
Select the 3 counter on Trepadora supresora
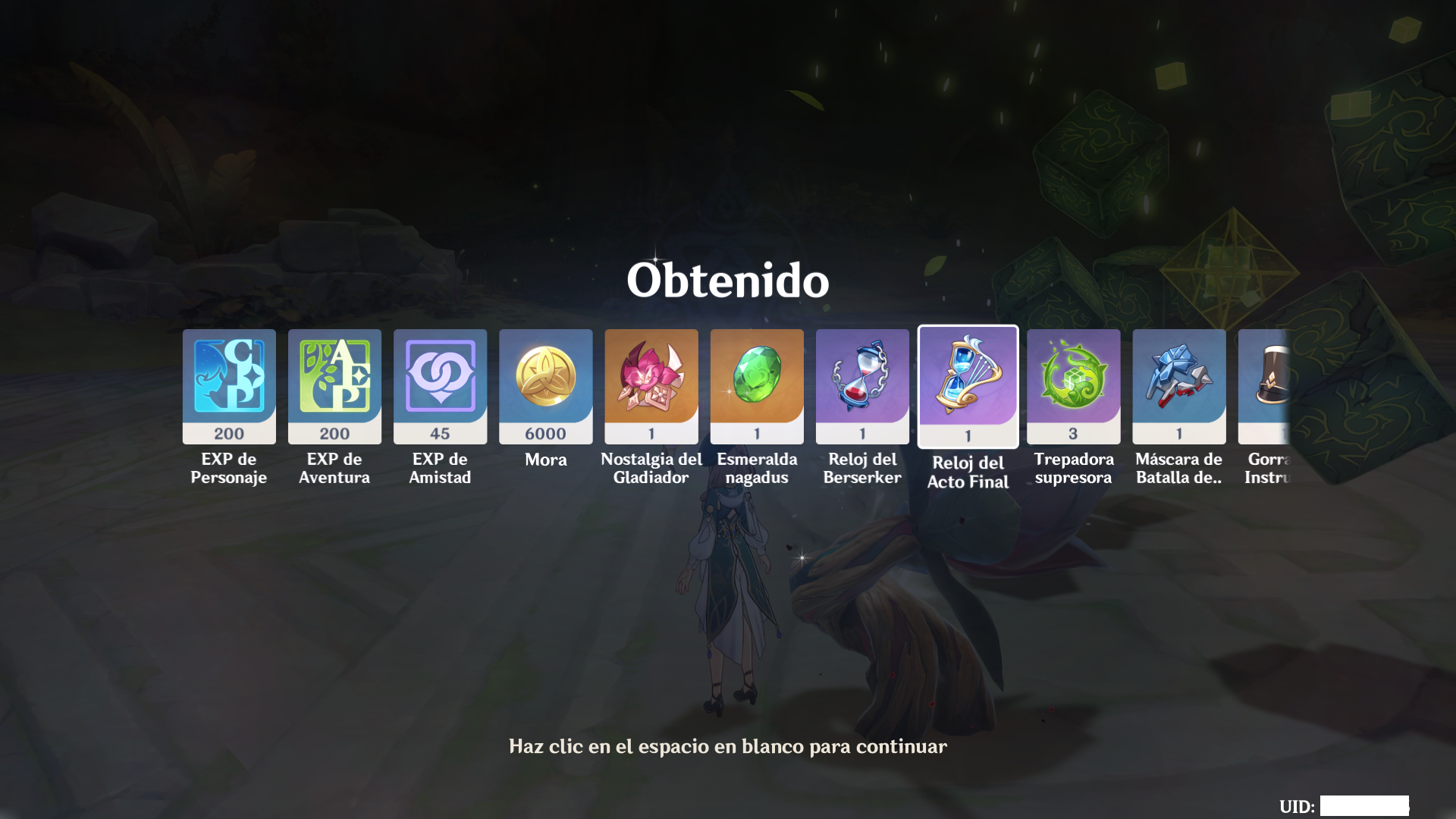(1073, 433)
